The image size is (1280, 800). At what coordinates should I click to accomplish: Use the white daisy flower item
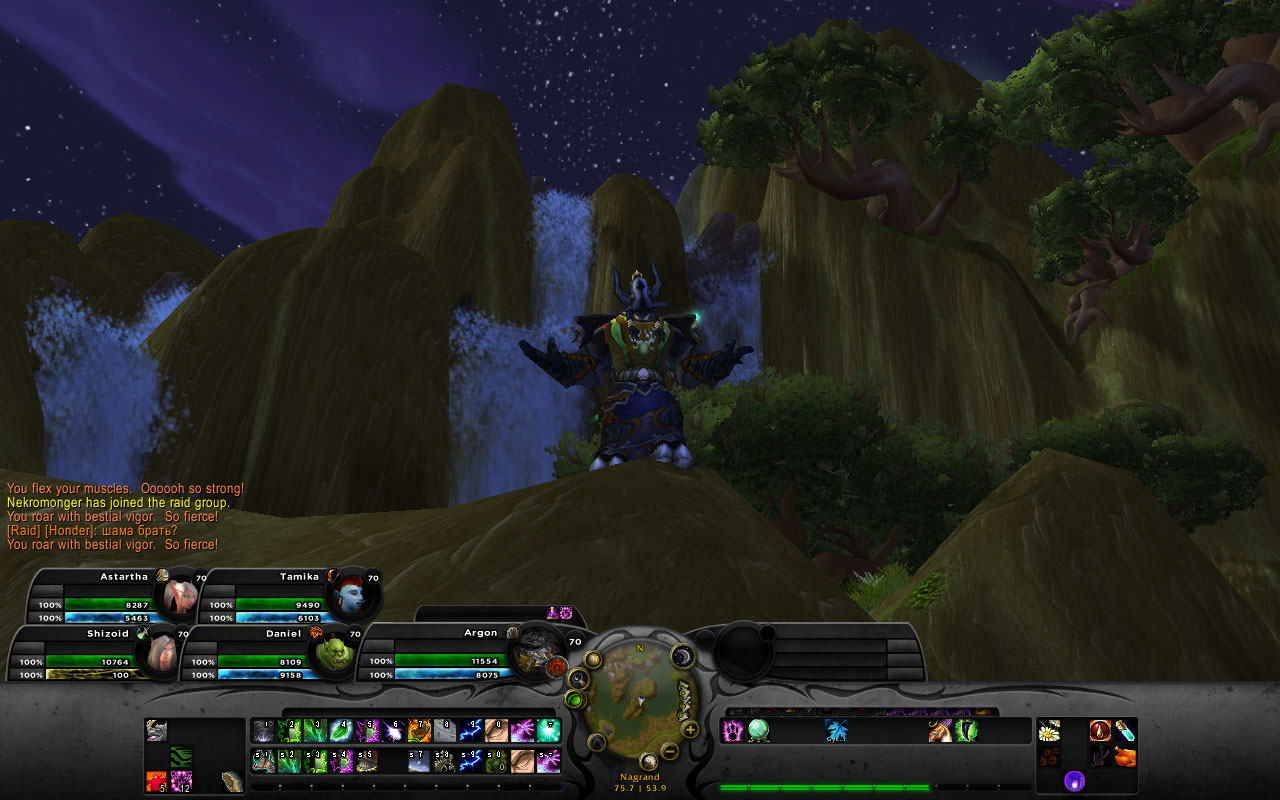(1049, 731)
